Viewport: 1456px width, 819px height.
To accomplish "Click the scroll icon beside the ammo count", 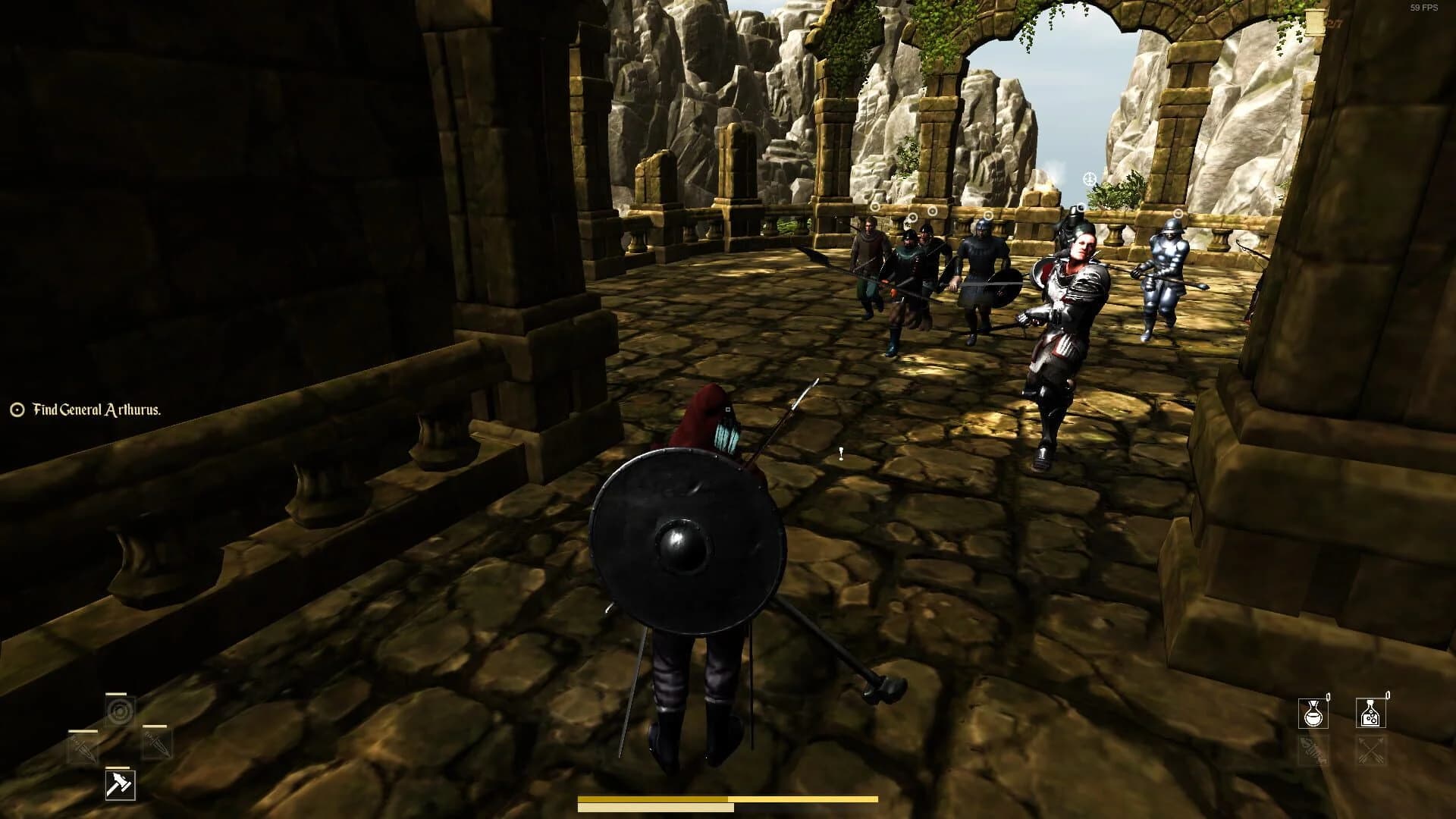I will 1313,20.
